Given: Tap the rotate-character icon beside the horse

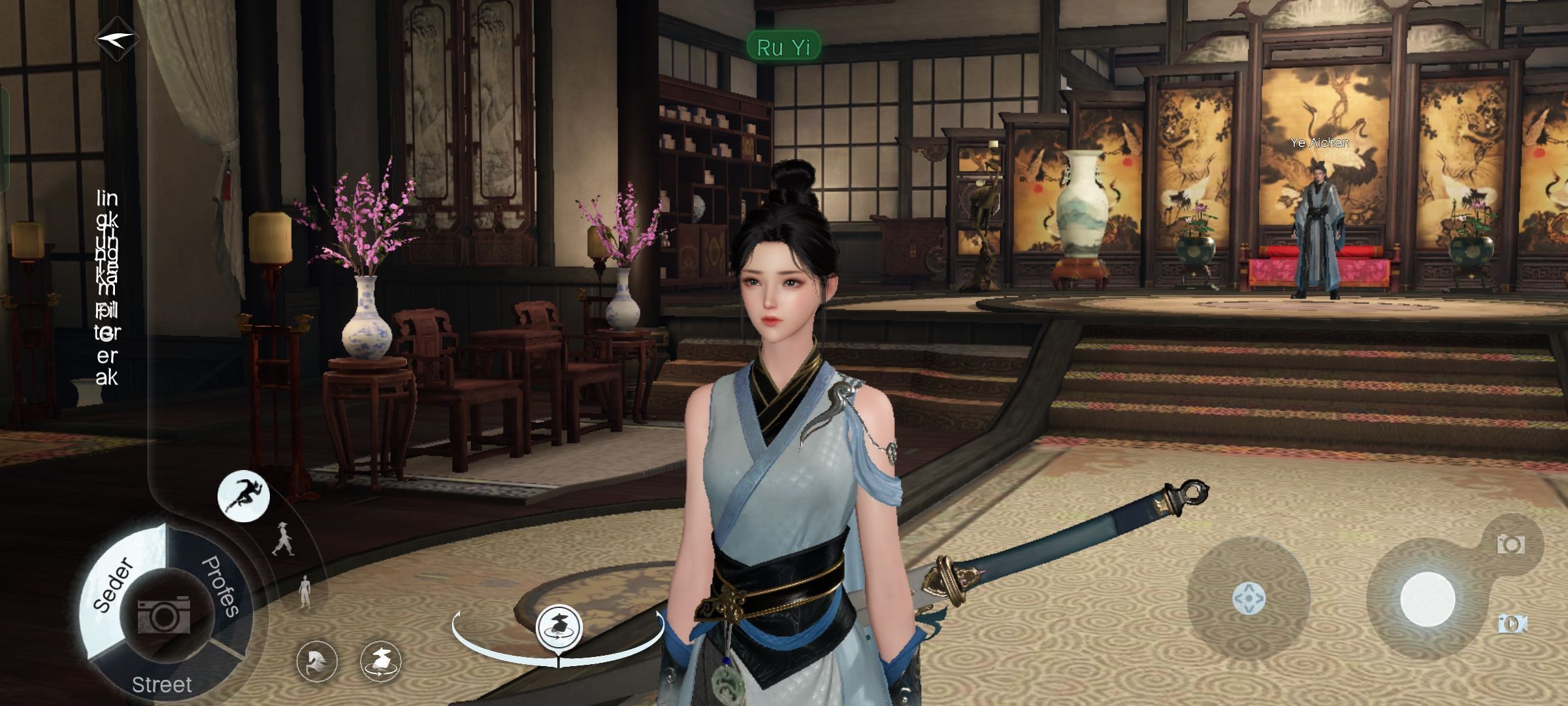Looking at the screenshot, I should click(x=381, y=661).
